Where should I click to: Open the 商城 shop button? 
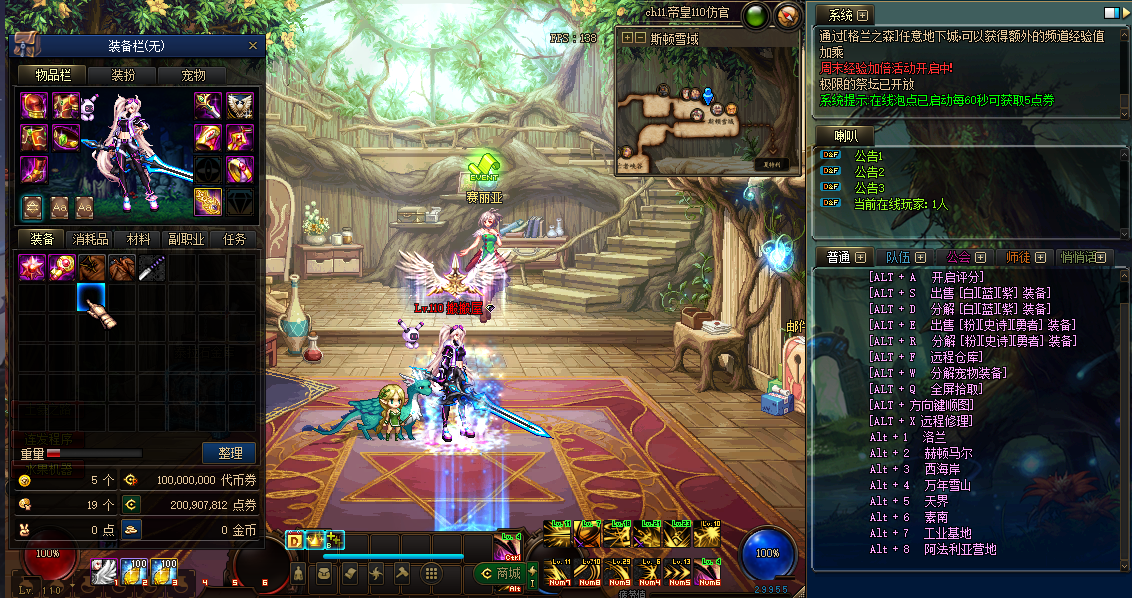click(x=498, y=573)
